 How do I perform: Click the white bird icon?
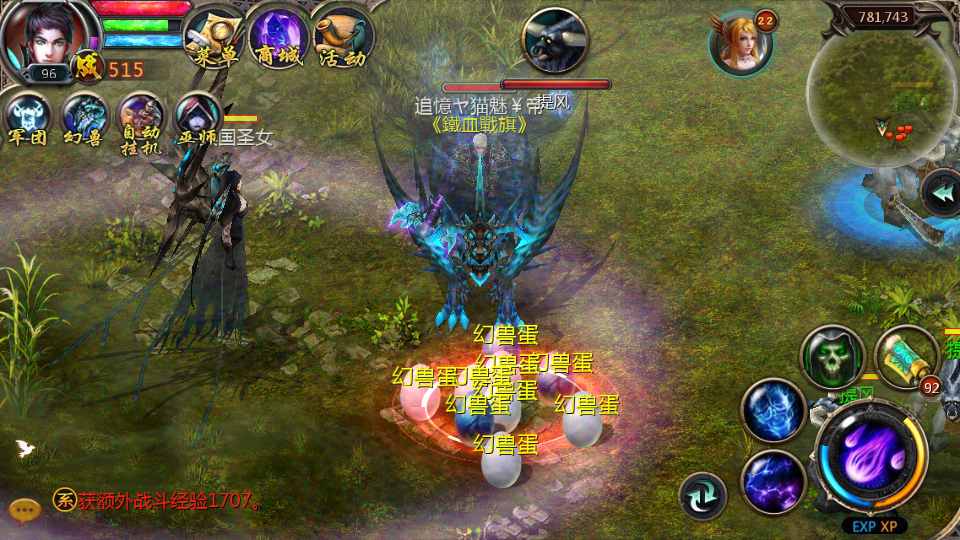(x=25, y=448)
